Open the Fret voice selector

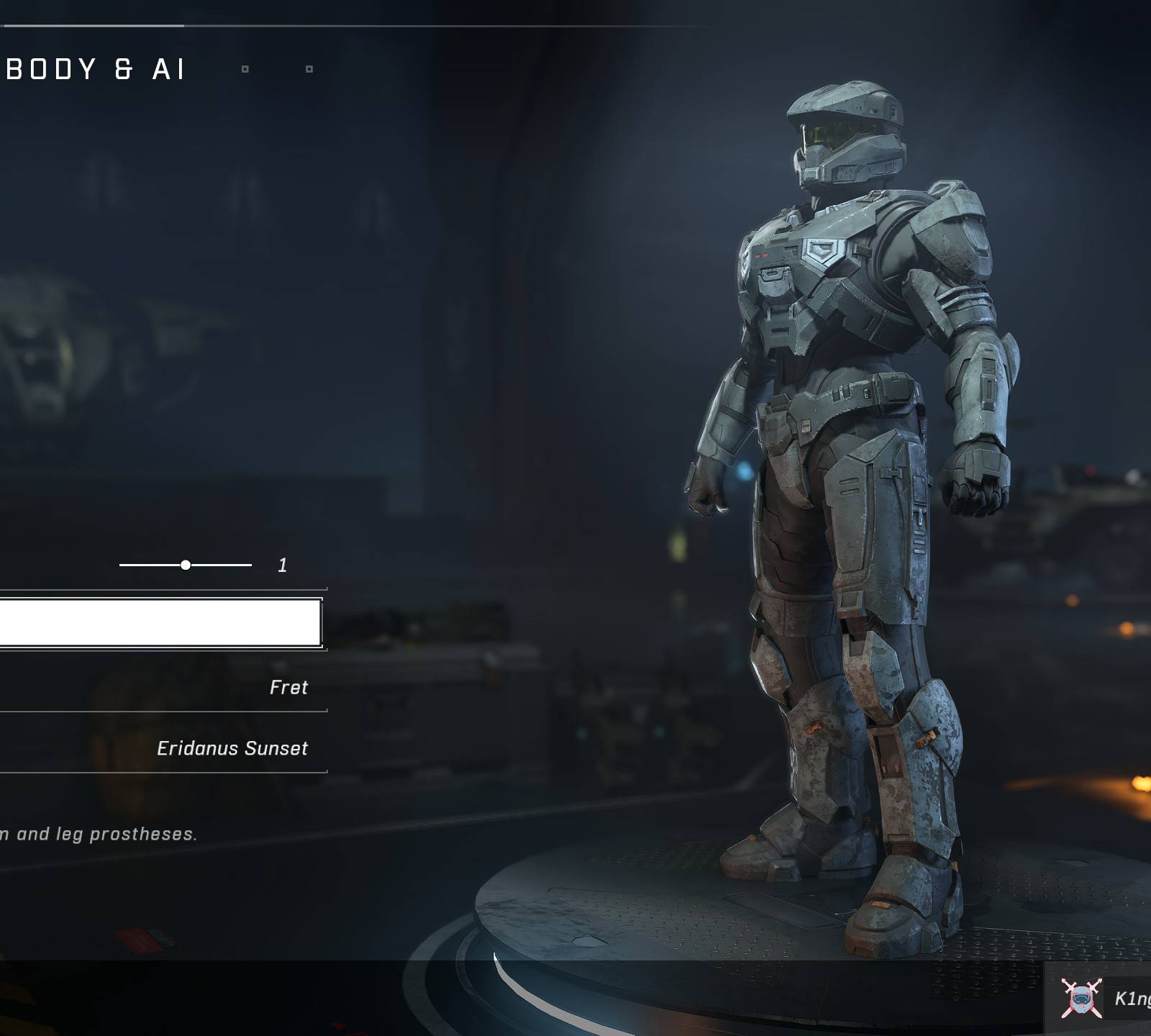tap(288, 687)
